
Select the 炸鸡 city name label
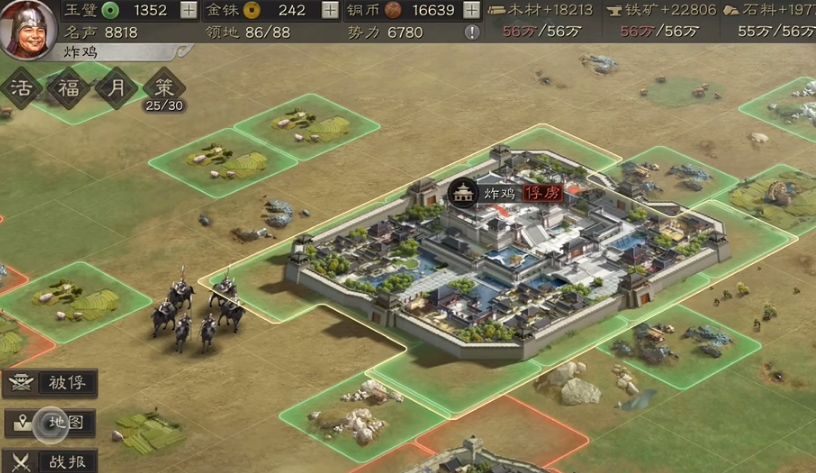(499, 193)
